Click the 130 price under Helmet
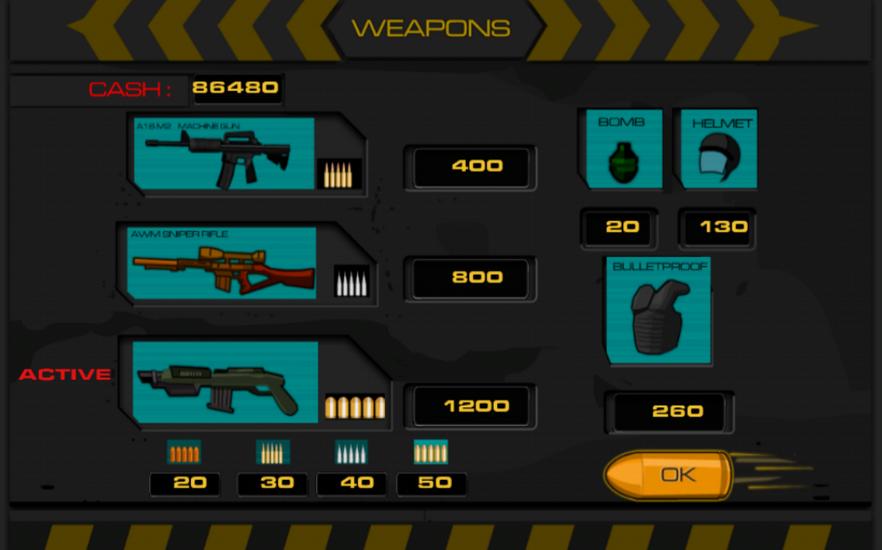This screenshot has width=882, height=550. click(717, 227)
